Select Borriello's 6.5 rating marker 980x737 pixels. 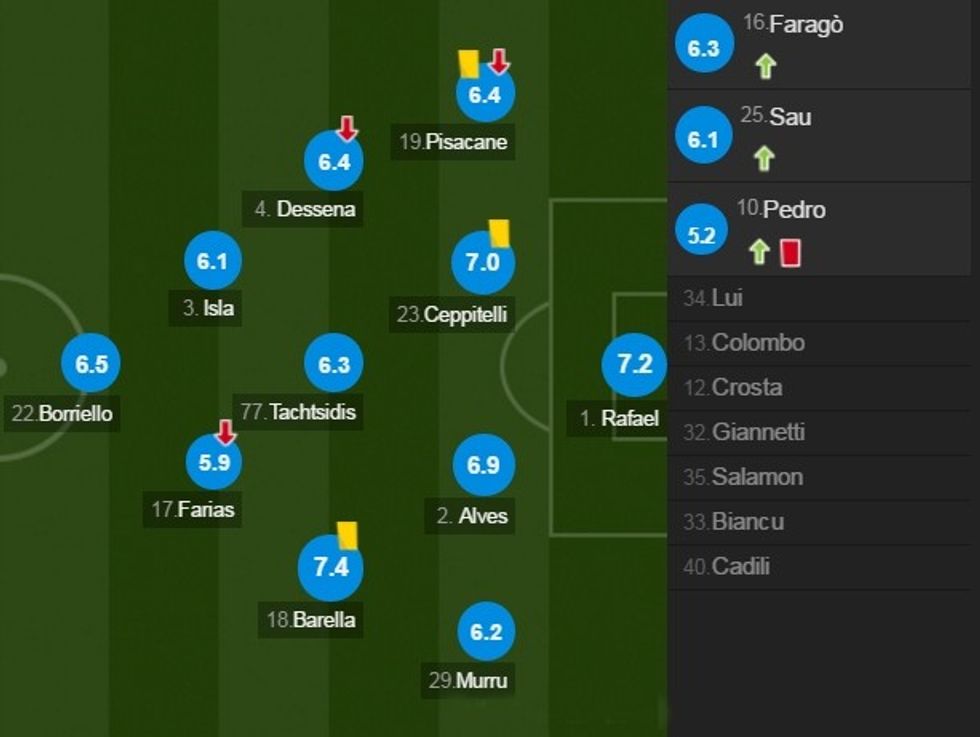[x=91, y=364]
